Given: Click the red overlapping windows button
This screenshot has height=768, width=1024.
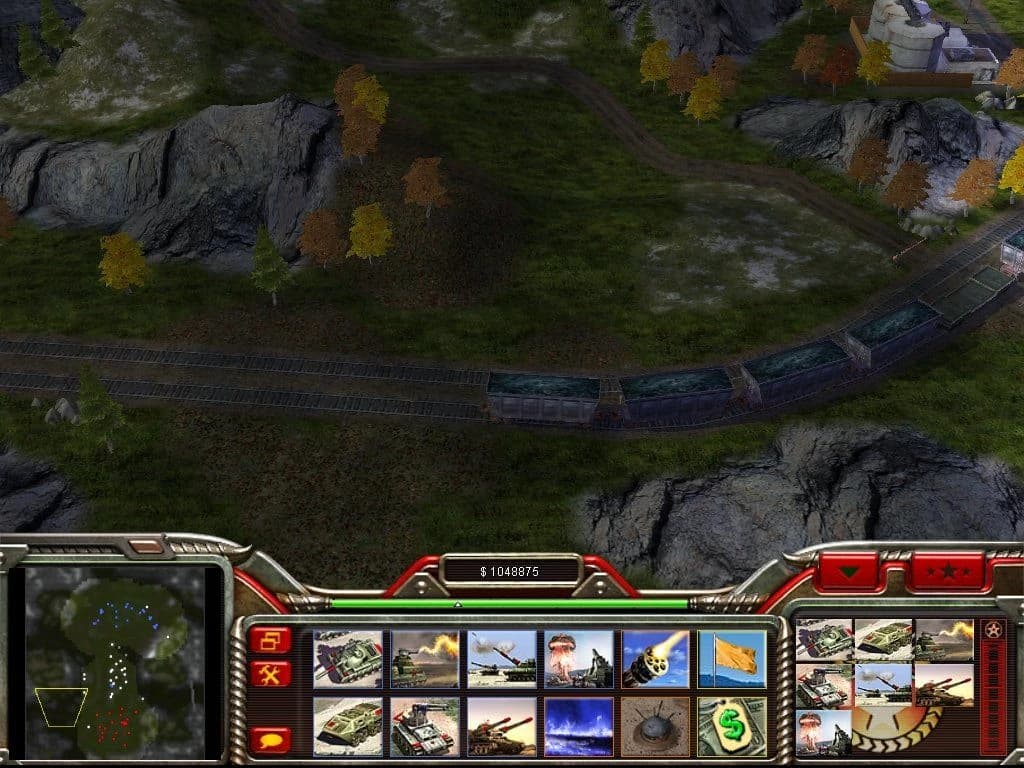Looking at the screenshot, I should click(x=271, y=640).
